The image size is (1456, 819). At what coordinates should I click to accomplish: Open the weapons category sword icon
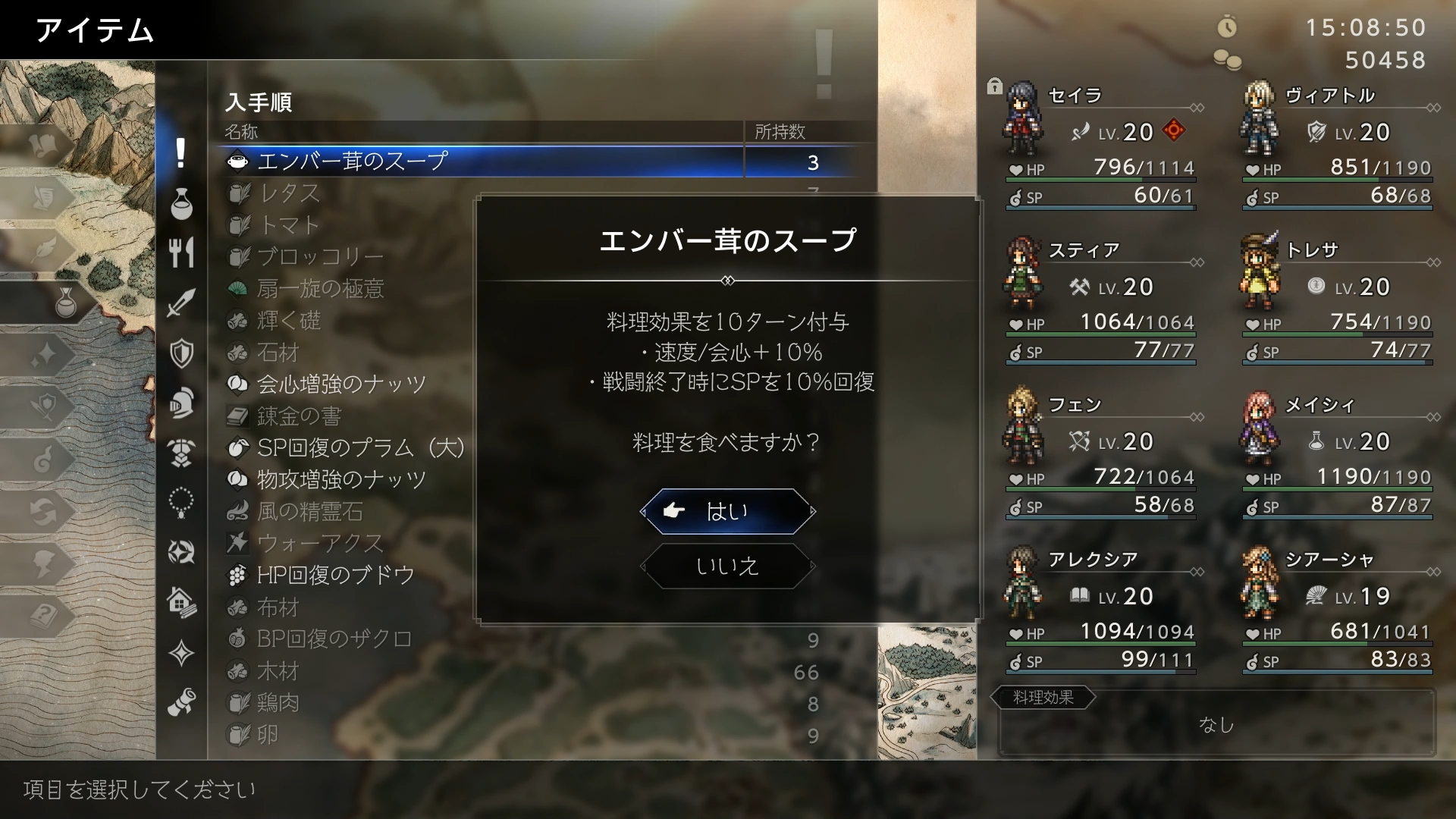180,302
